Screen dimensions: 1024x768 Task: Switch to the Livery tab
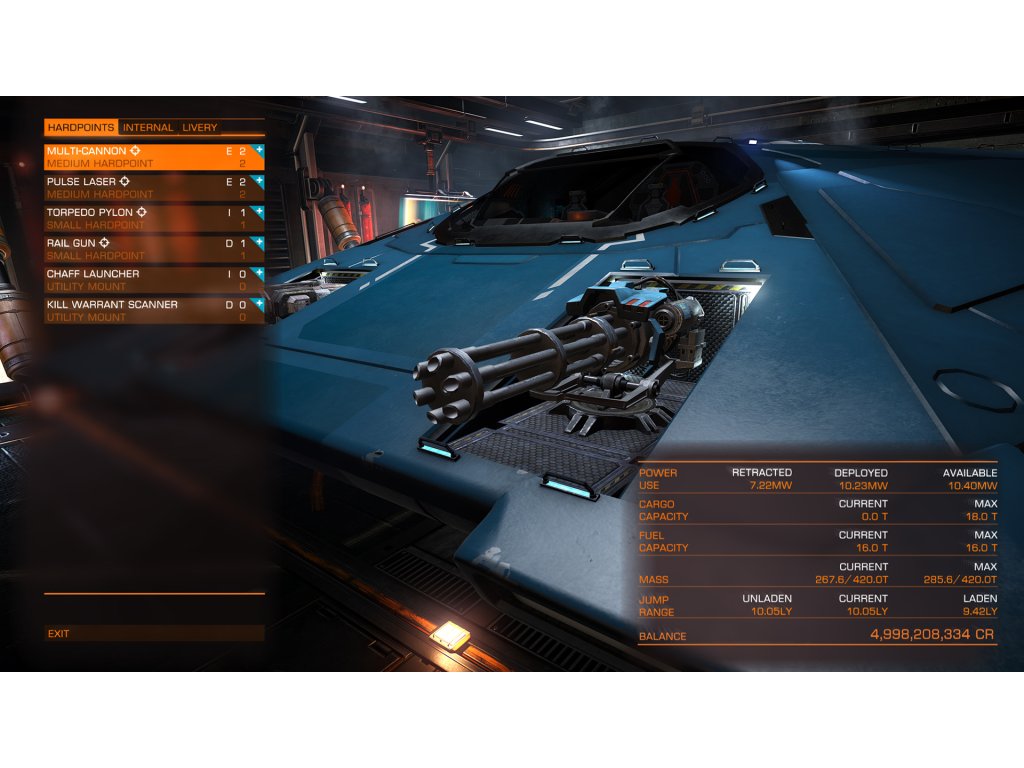[x=199, y=128]
